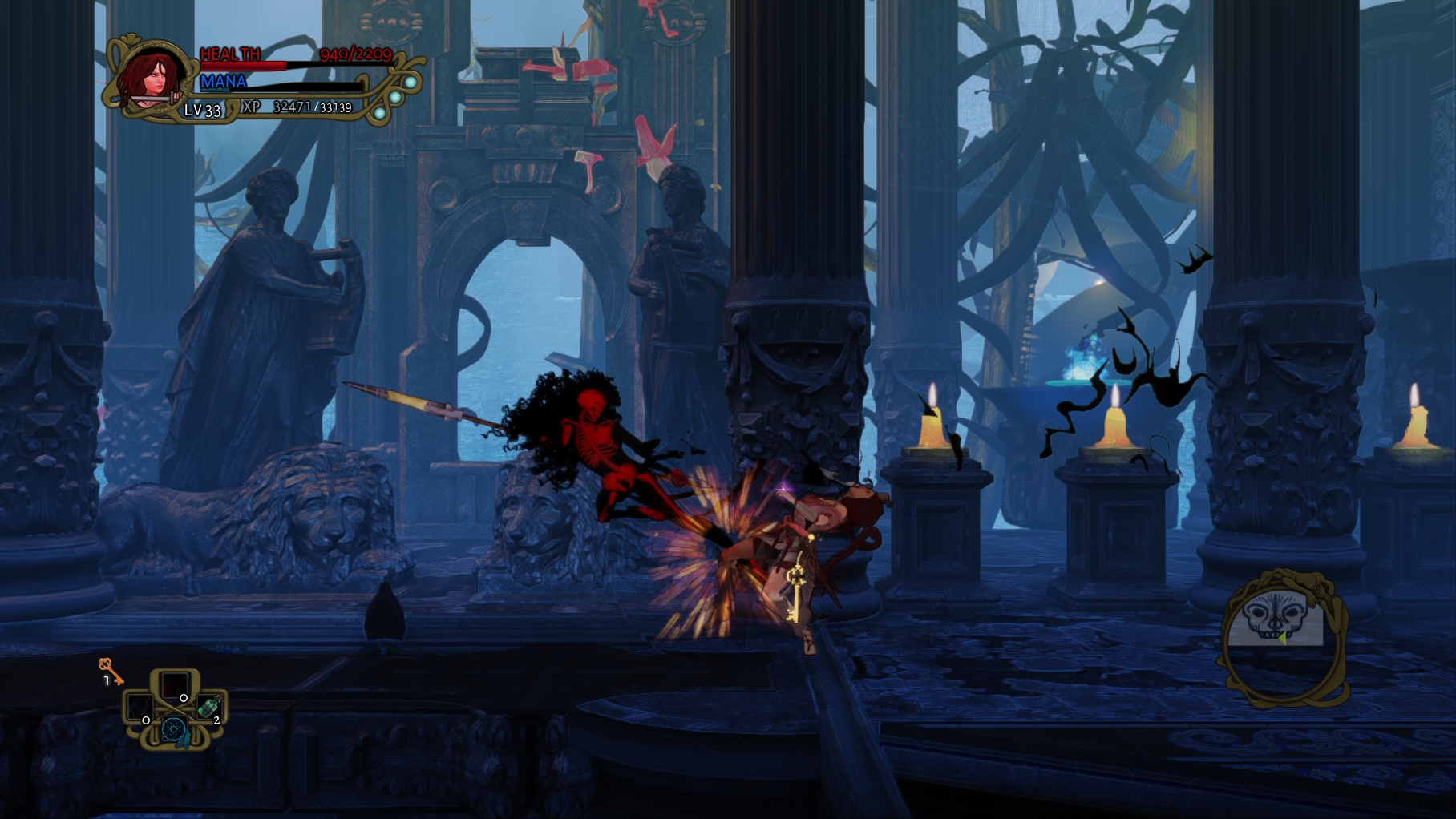Select the HEALTH label

pos(229,54)
